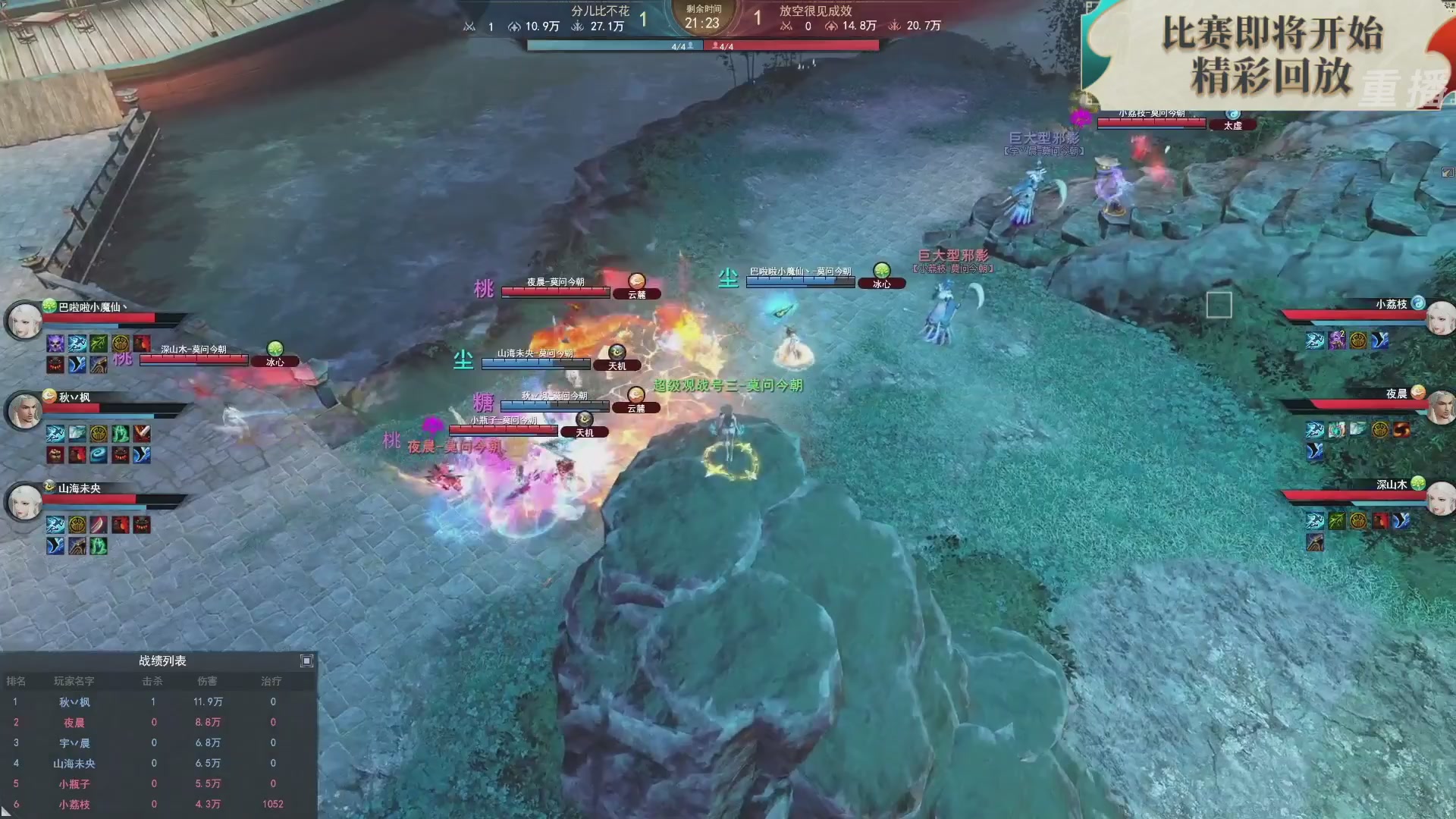Toggle the 太虚 school emblem beside 小荔枝-莫问今朝
The image size is (1456, 819).
[x=1235, y=124]
